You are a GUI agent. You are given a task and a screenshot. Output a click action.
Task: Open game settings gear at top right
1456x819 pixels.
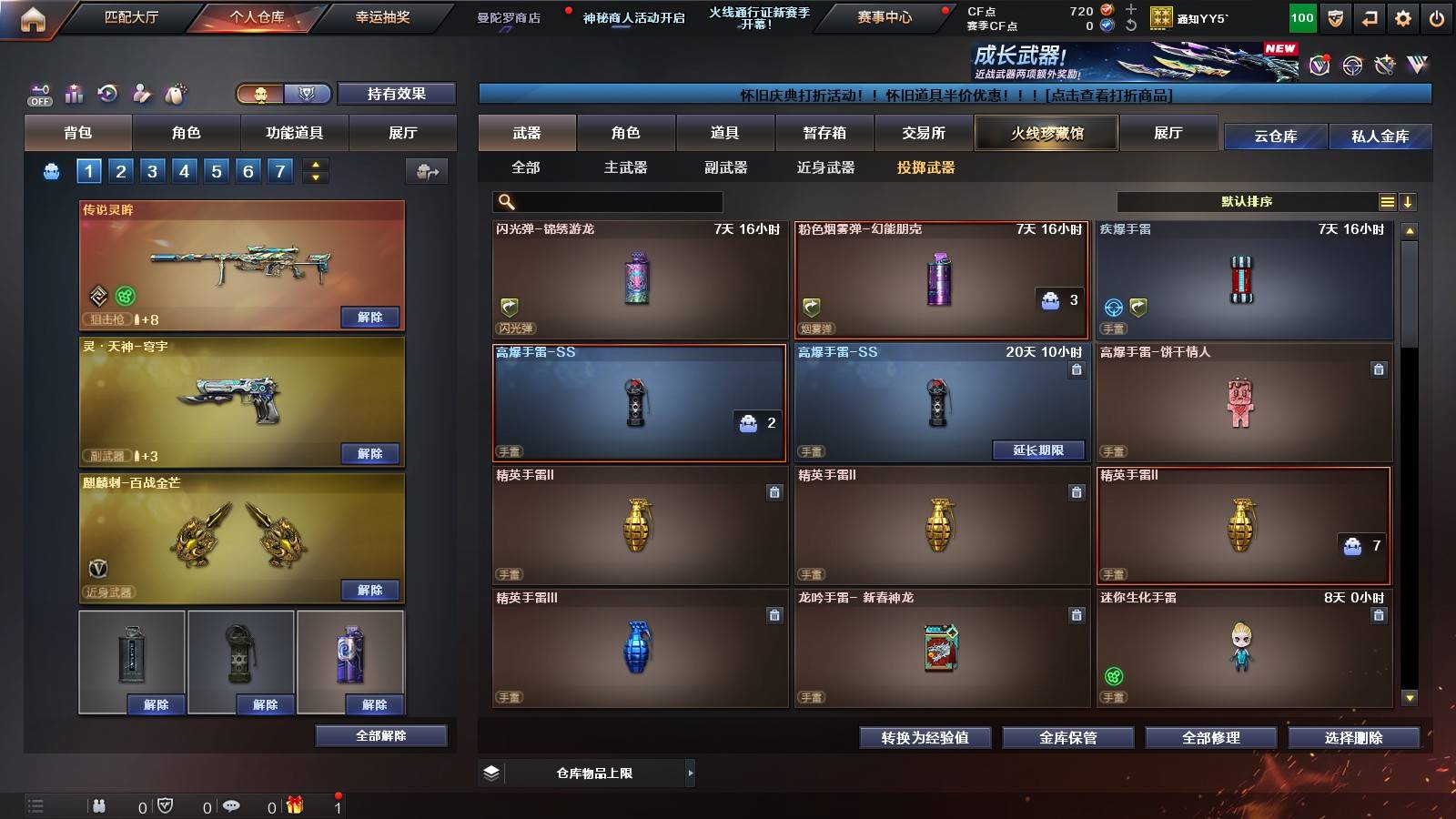1403,16
